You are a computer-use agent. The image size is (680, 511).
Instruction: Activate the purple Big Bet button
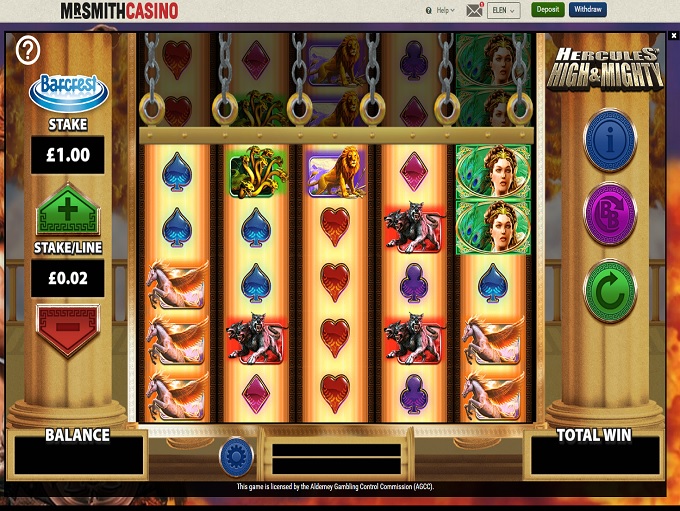pos(610,214)
